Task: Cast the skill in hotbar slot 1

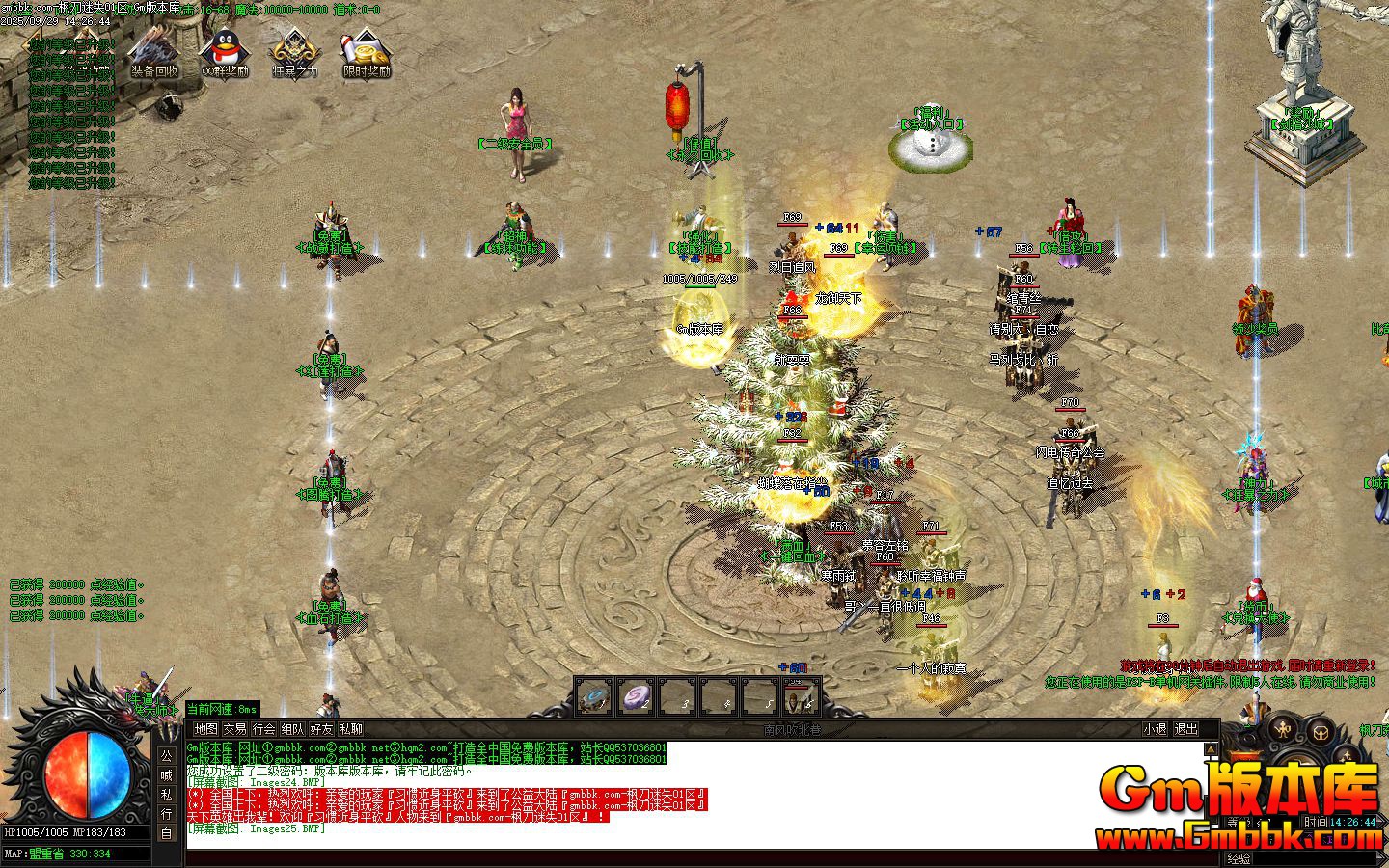Action: [x=593, y=698]
